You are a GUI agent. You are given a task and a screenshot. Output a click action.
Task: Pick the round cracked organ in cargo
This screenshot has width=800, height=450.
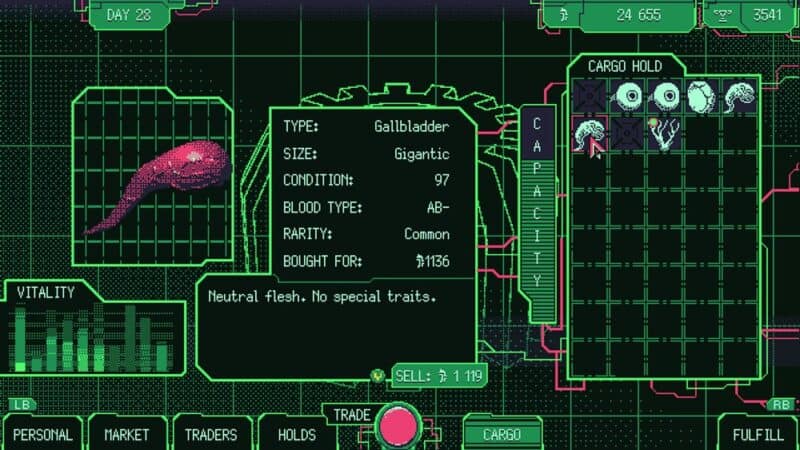(x=701, y=97)
